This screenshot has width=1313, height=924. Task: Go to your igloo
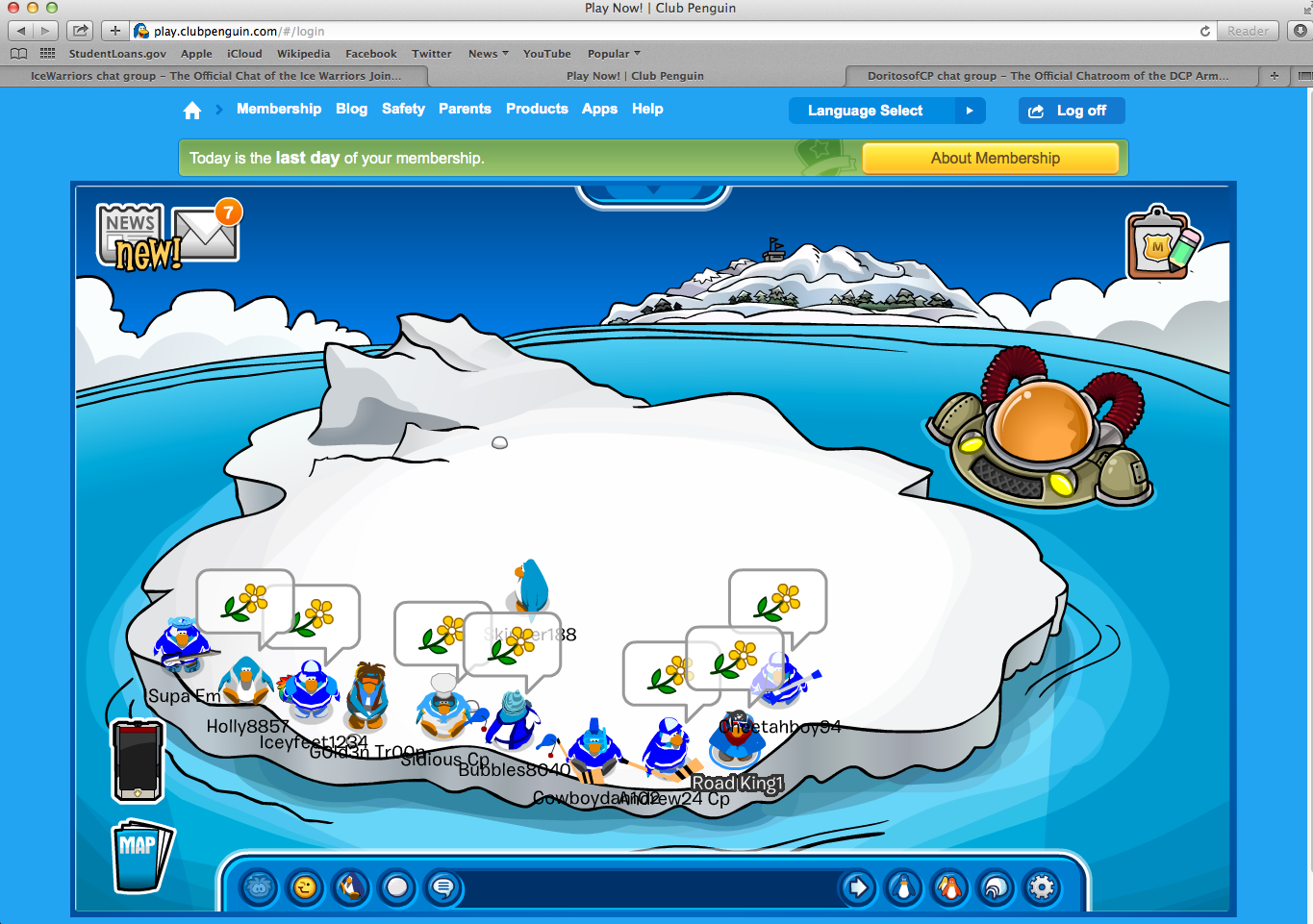(996, 887)
